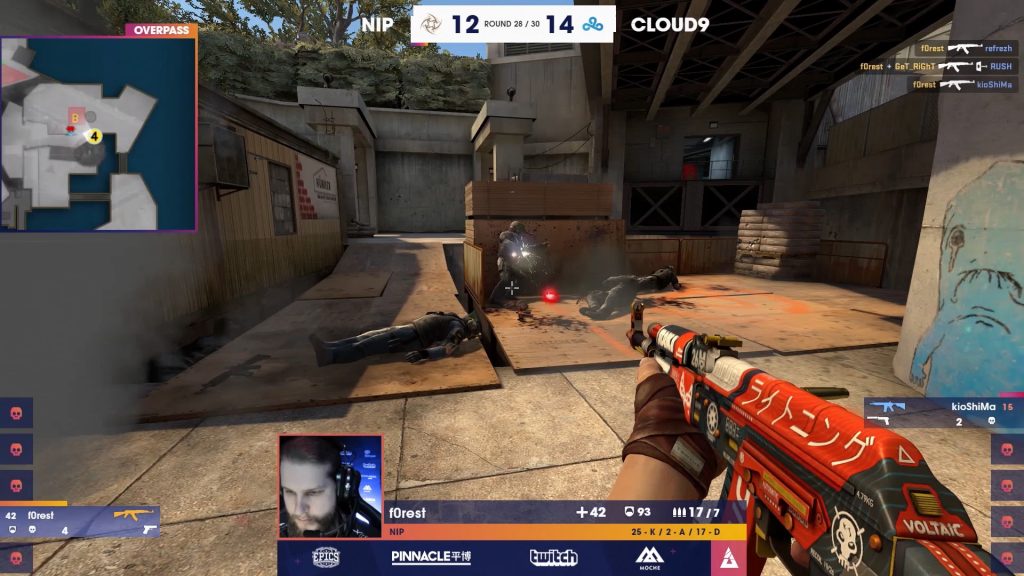Open the Overpass minimap
Screen dimensions: 1024x576
[x=98, y=133]
